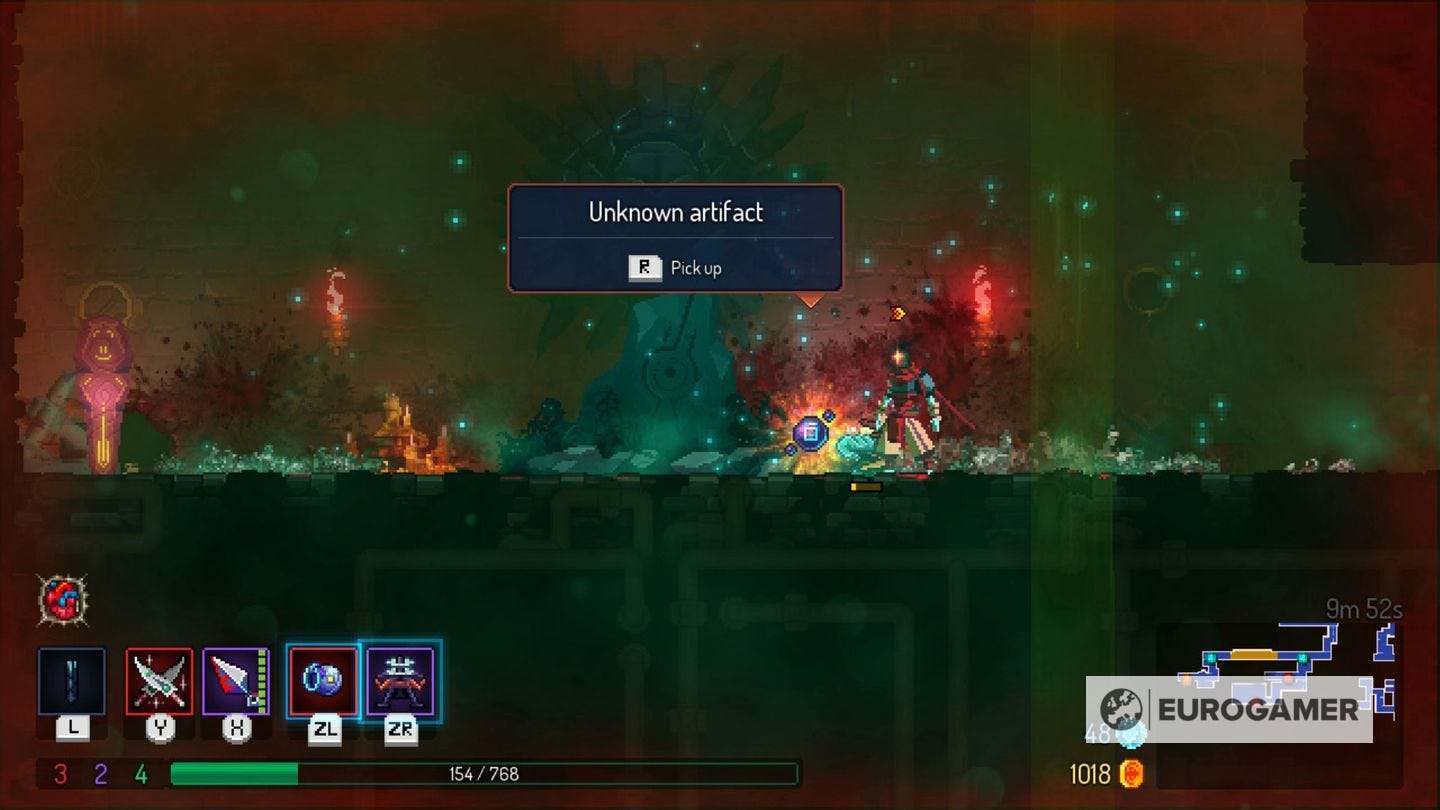The width and height of the screenshot is (1440, 810).
Task: Select the right teal exit marker on the minimap
Action: click(x=1303, y=658)
